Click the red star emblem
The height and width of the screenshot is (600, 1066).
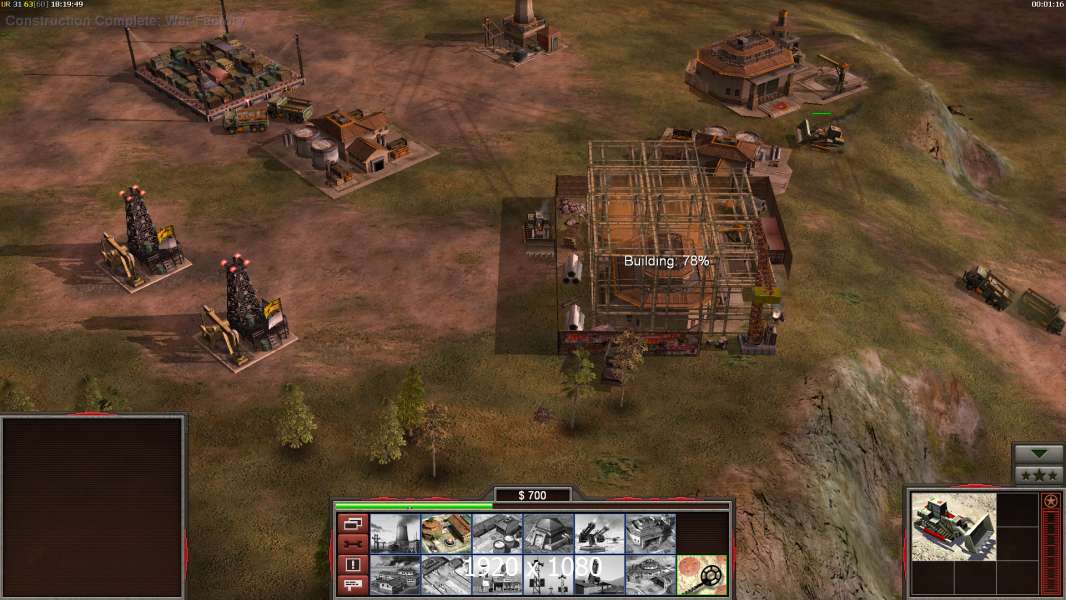click(1051, 501)
